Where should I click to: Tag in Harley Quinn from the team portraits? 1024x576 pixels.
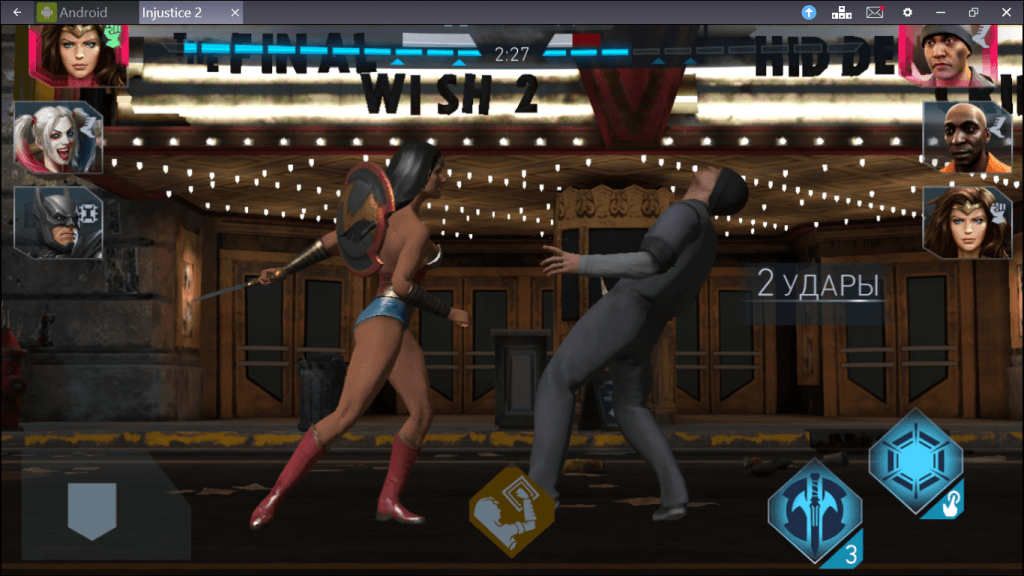pos(57,138)
